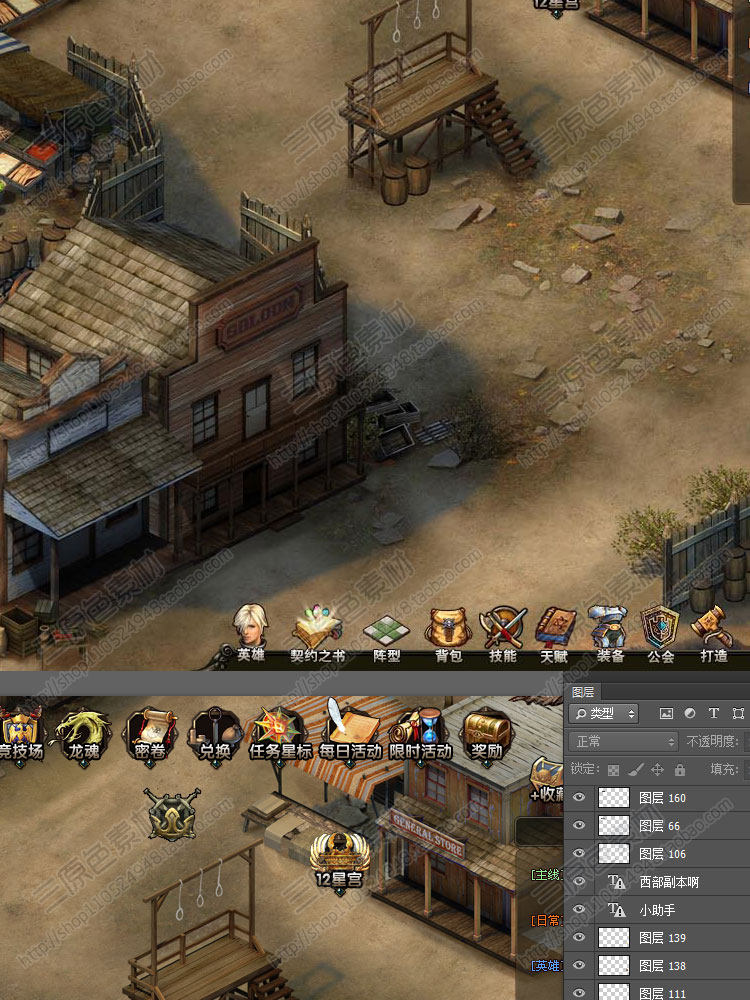
Task: Open the 装备 equipment armor icon
Action: pos(609,630)
